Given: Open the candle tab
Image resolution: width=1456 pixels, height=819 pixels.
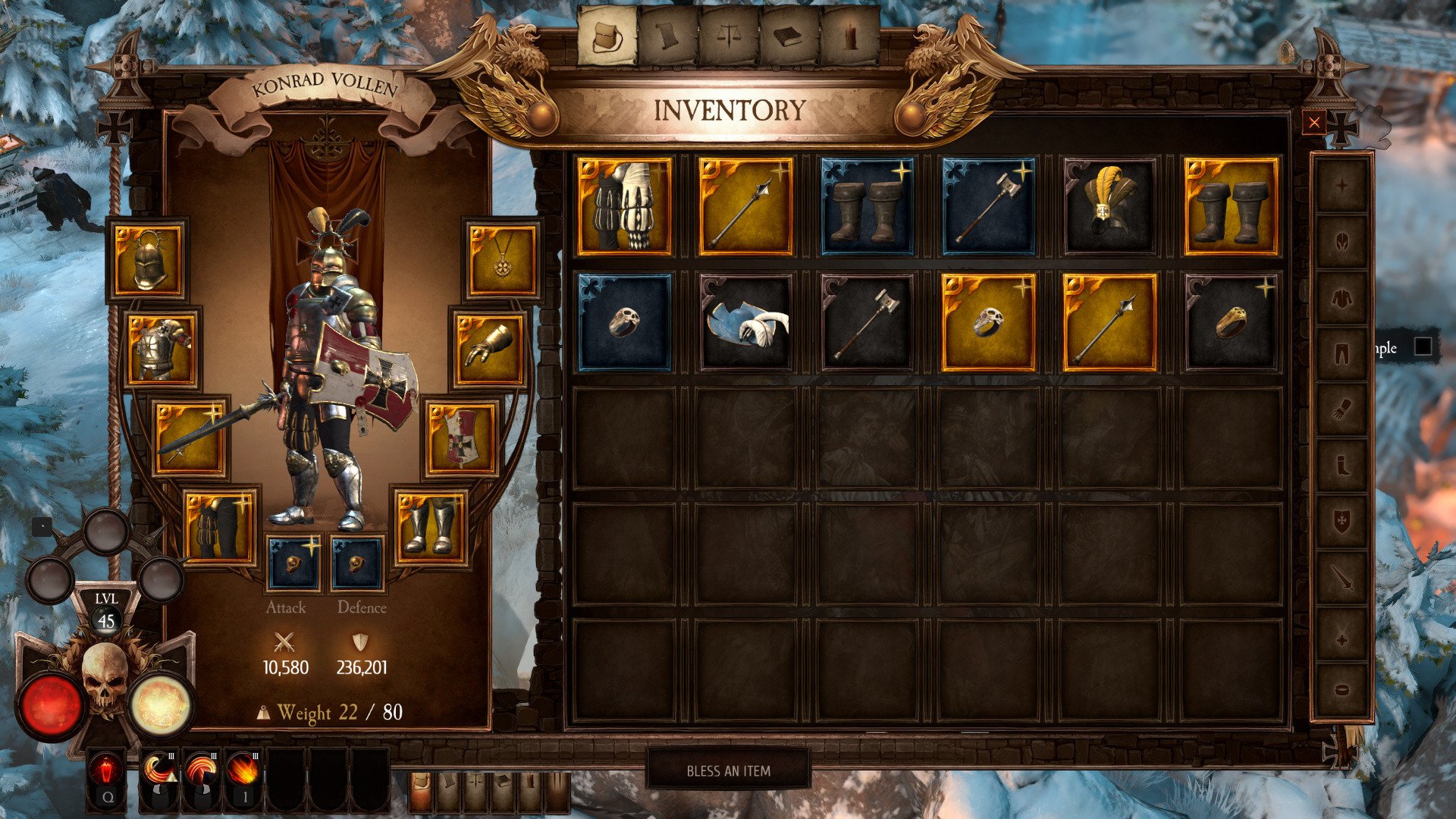Looking at the screenshot, I should pos(849,36).
